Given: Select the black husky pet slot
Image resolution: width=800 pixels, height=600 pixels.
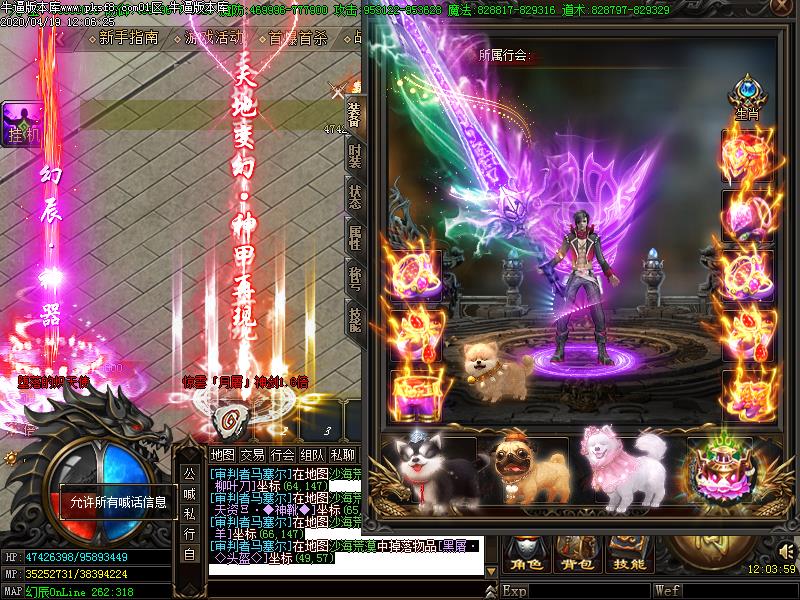Looking at the screenshot, I should point(430,470).
